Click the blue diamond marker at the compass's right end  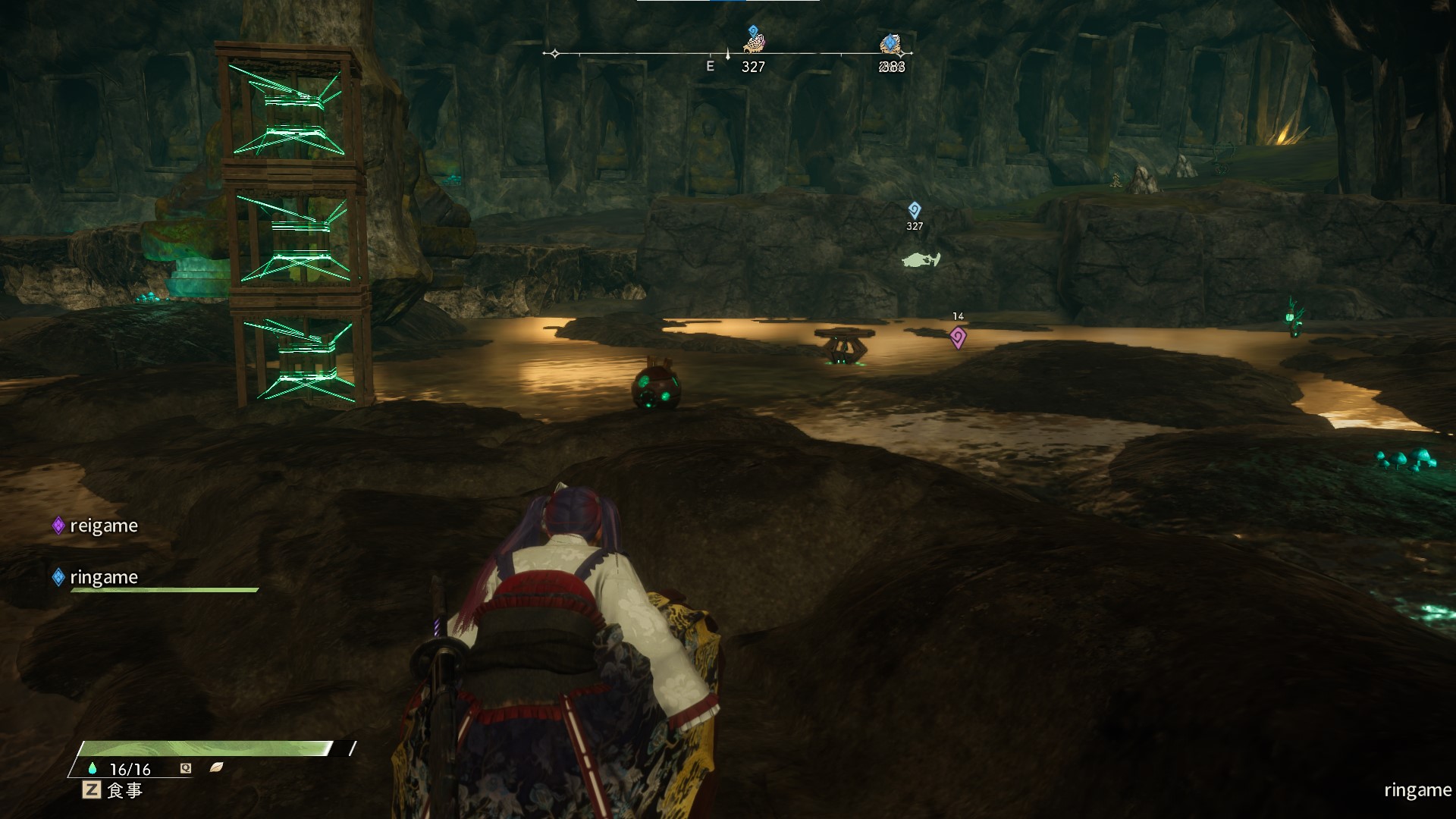[890, 43]
